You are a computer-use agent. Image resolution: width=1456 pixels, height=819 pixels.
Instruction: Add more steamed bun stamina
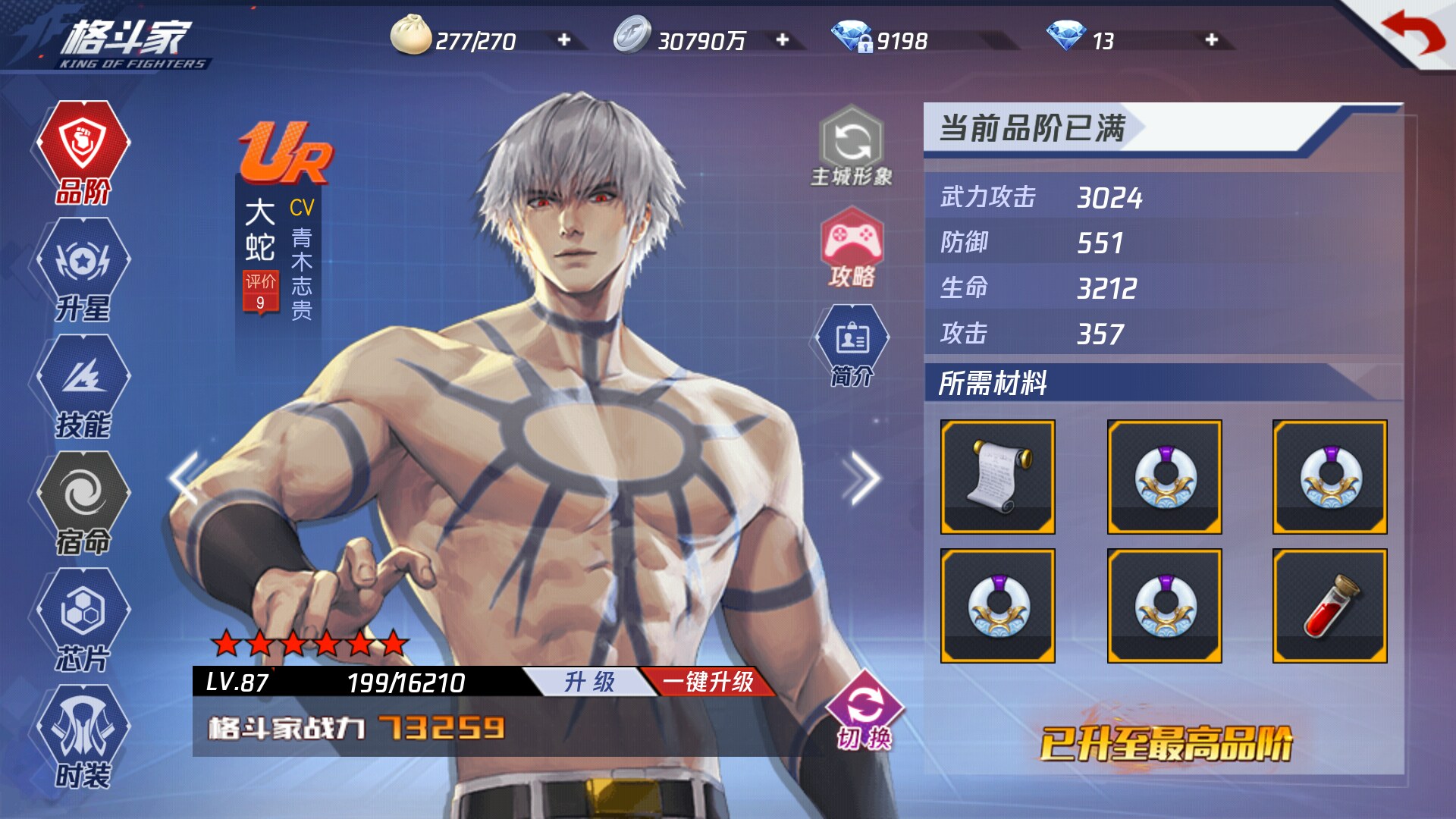click(x=563, y=40)
